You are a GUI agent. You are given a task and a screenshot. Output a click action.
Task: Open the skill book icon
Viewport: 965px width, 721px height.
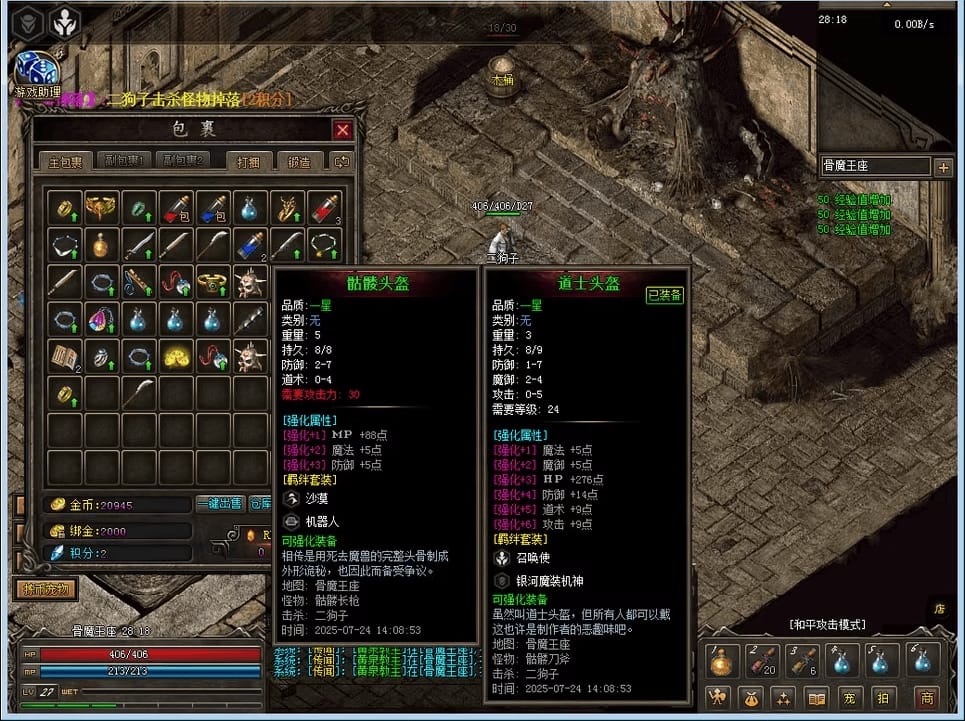coord(817,698)
